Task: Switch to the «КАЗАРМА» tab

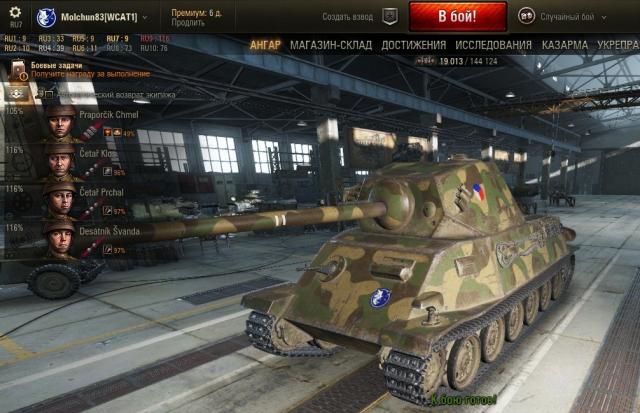Action: (x=564, y=45)
